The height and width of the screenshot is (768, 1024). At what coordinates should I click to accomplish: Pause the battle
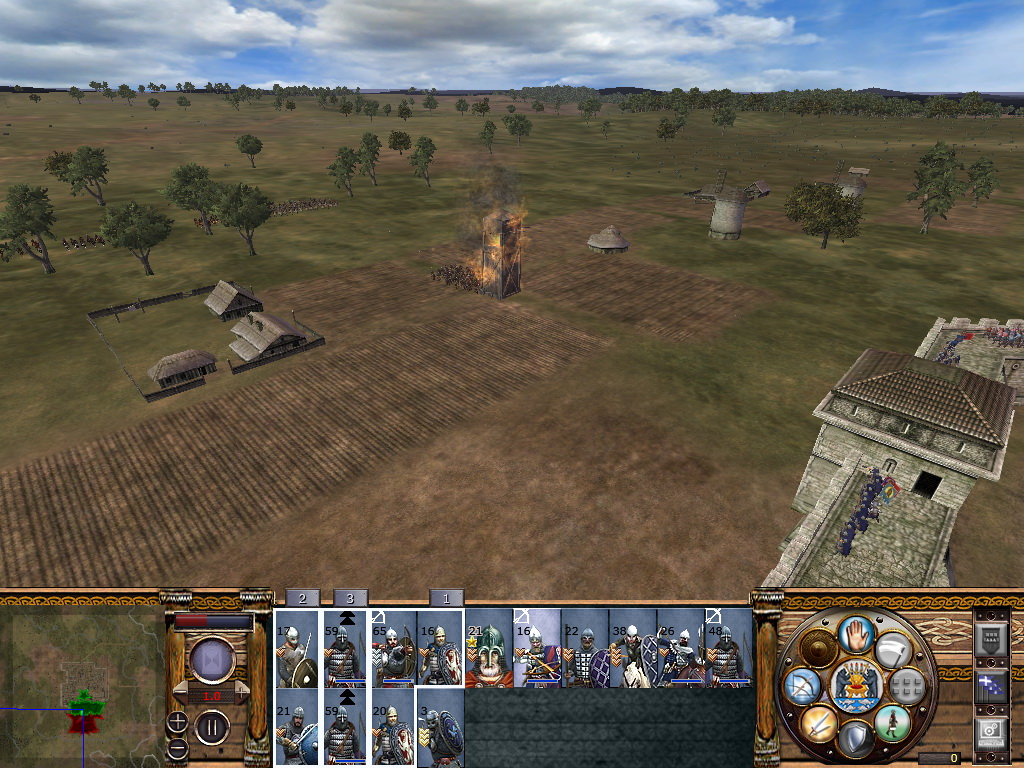[x=212, y=727]
